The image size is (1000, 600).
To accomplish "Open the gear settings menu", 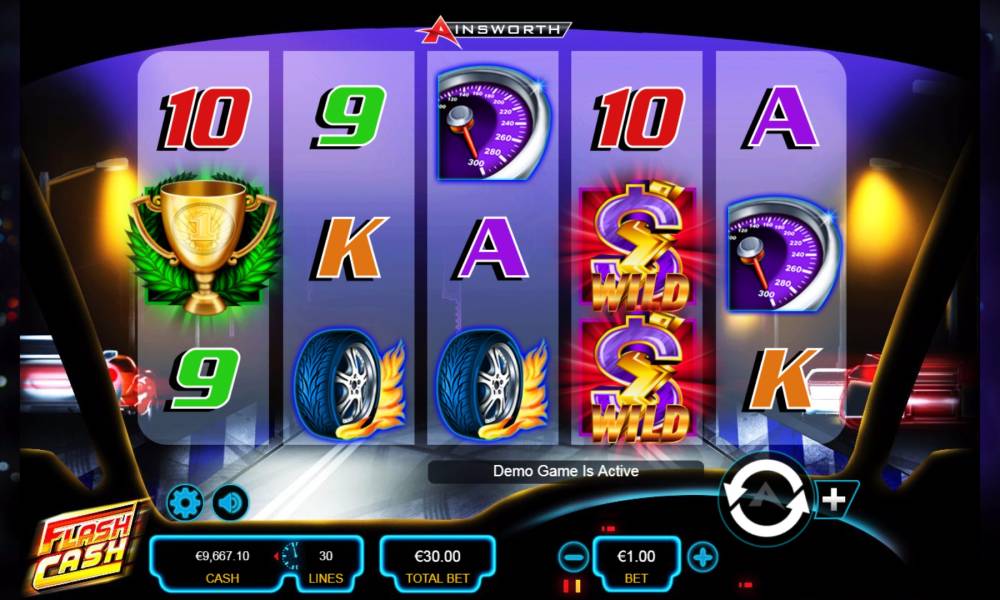I will click(185, 501).
